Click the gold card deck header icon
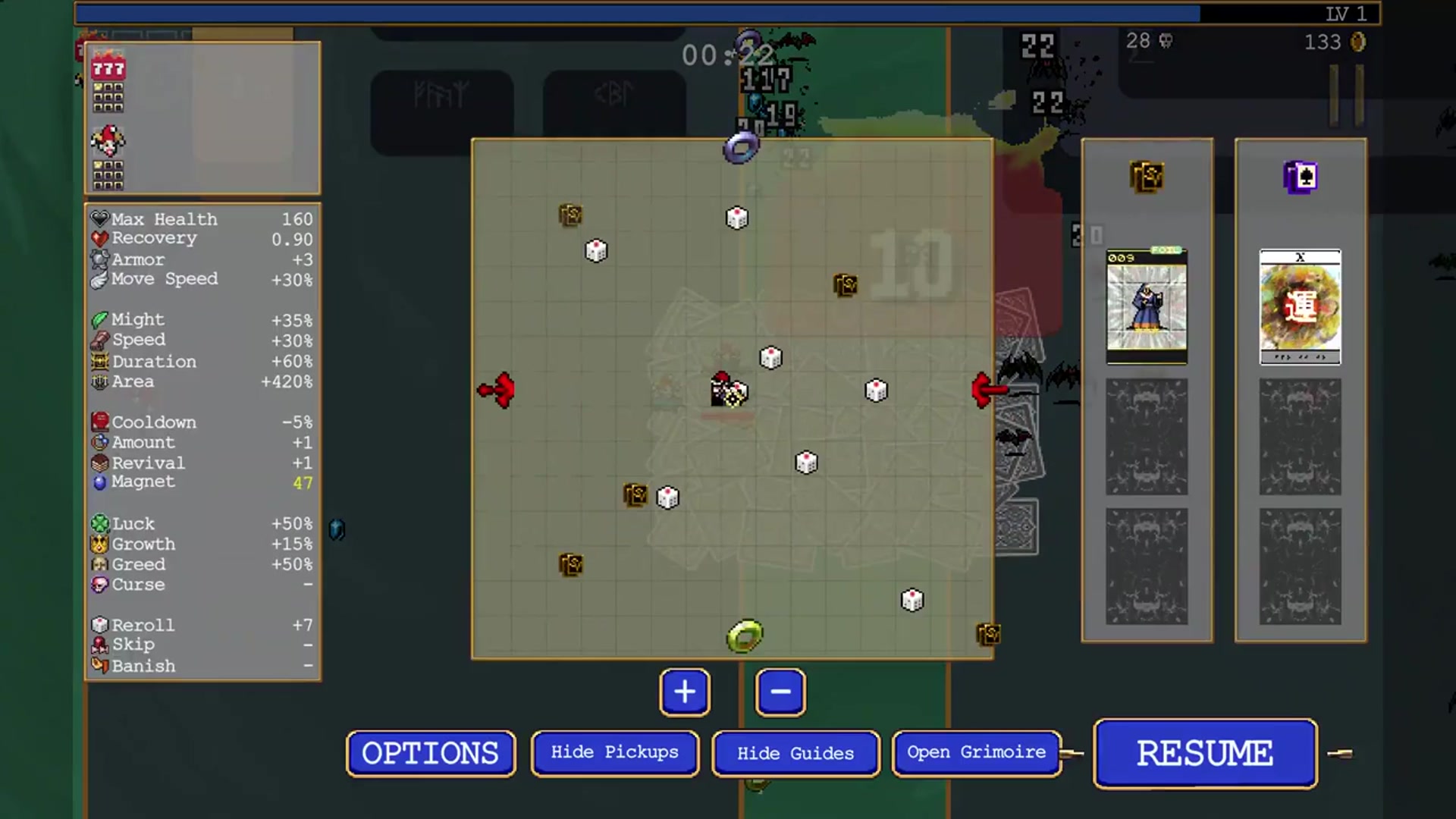Image resolution: width=1456 pixels, height=819 pixels. 1147,177
